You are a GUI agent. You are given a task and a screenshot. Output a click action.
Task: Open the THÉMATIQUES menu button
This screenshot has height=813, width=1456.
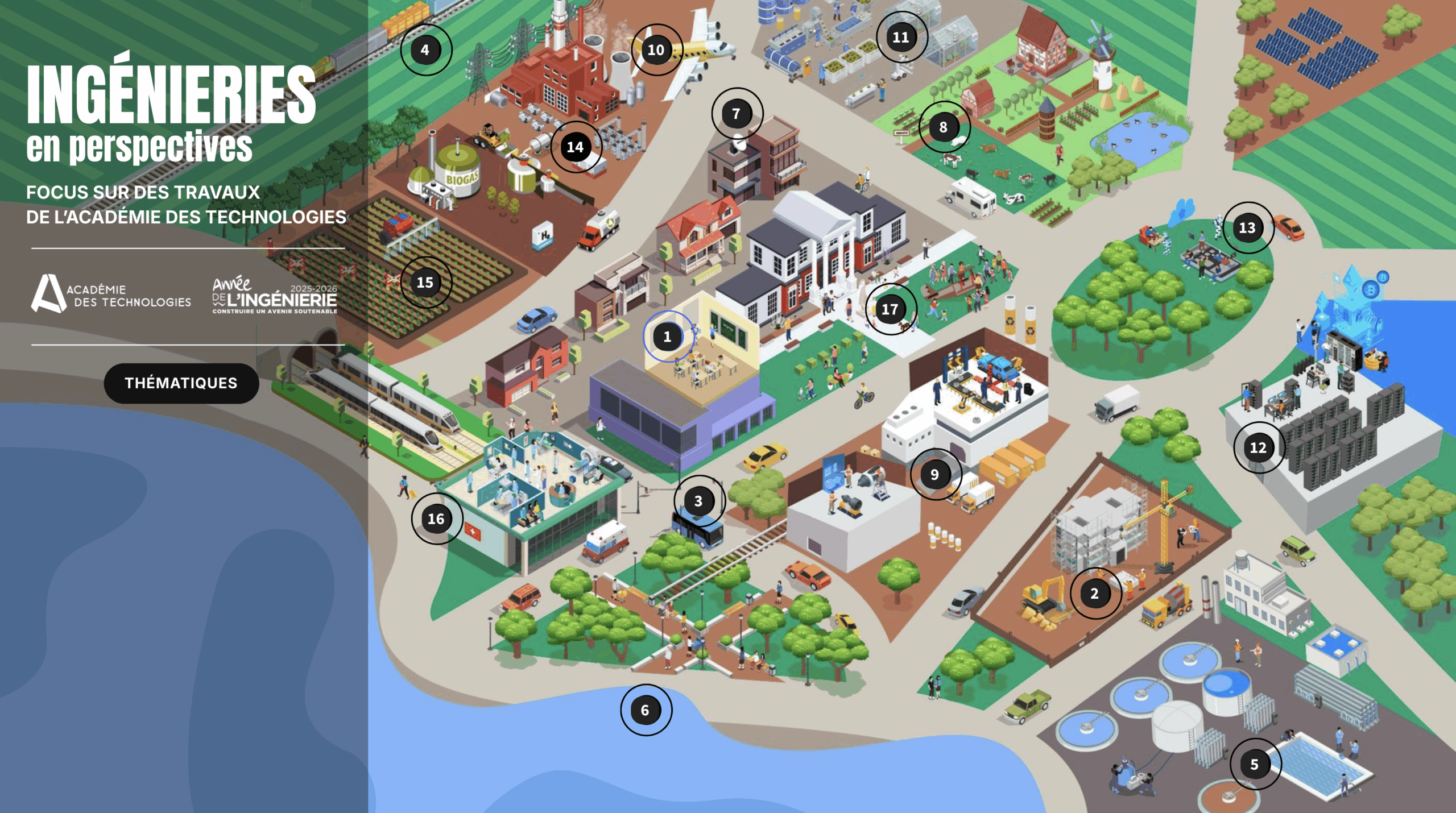[x=181, y=383]
